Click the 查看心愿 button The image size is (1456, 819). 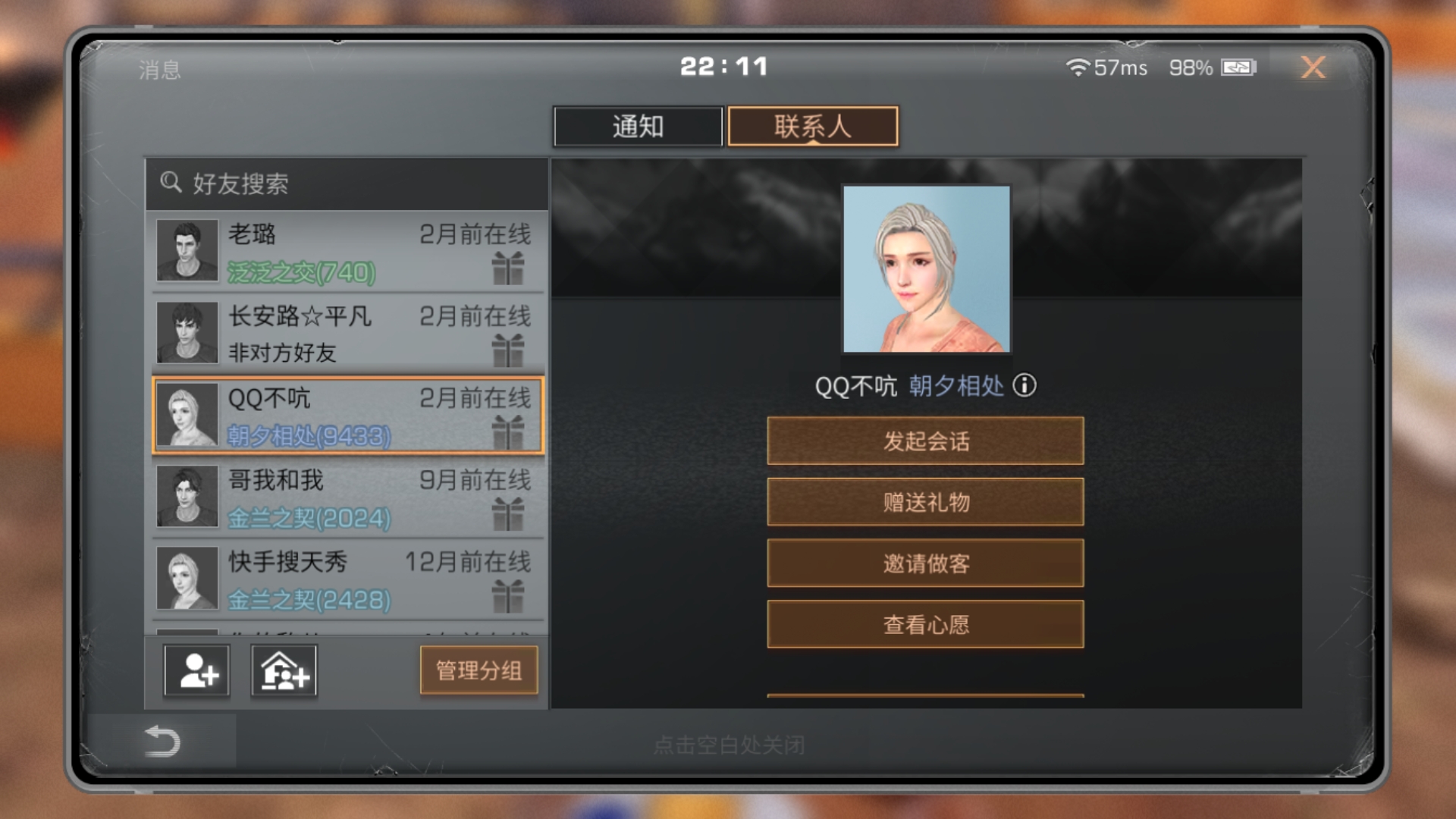coord(926,624)
